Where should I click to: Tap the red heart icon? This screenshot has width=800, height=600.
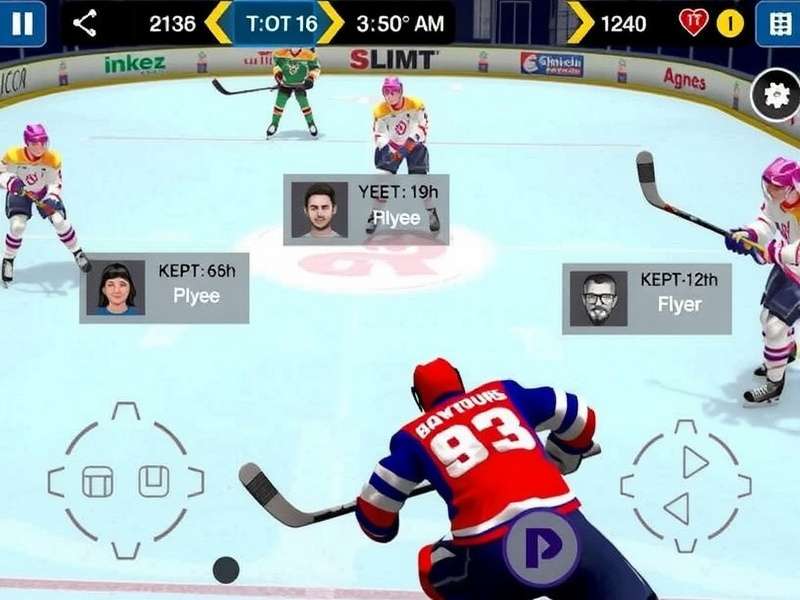coord(692,23)
